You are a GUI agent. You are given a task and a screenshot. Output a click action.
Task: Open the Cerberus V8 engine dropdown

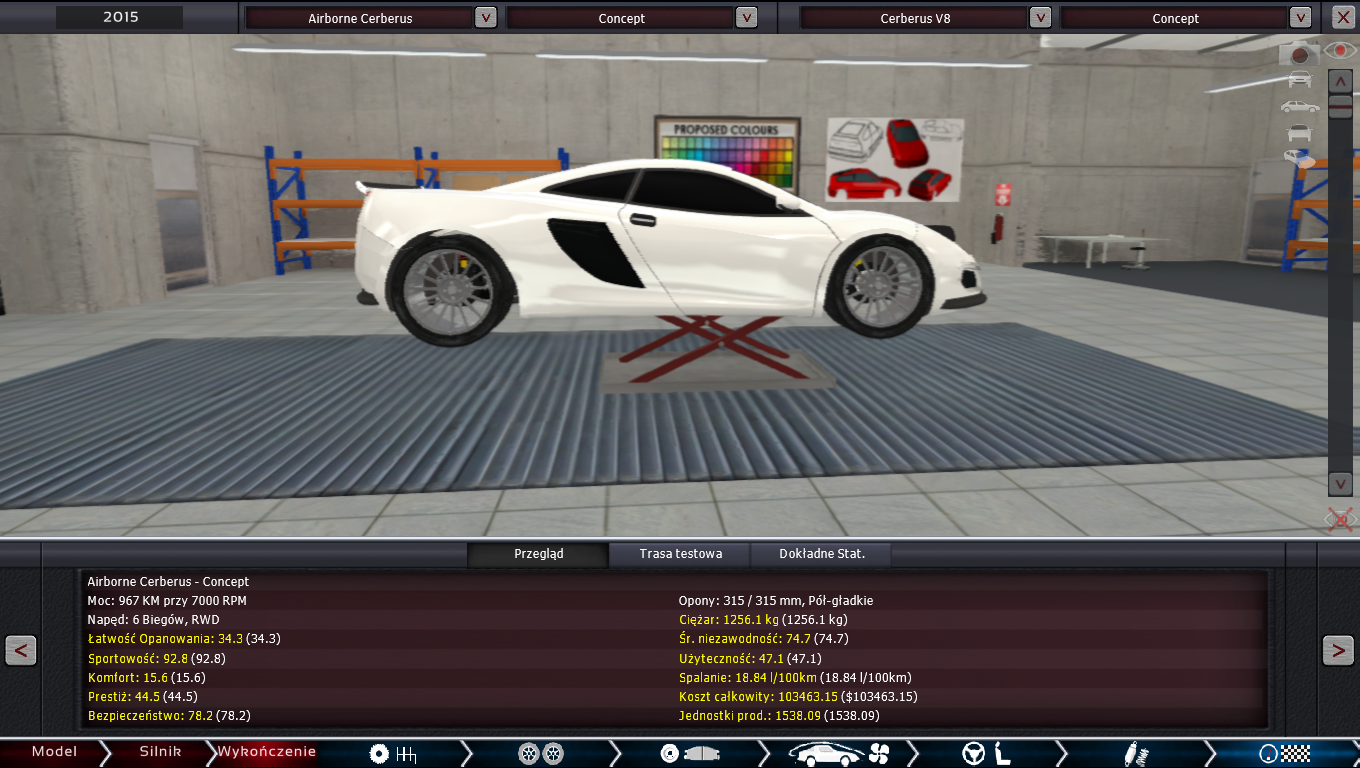tap(1040, 17)
